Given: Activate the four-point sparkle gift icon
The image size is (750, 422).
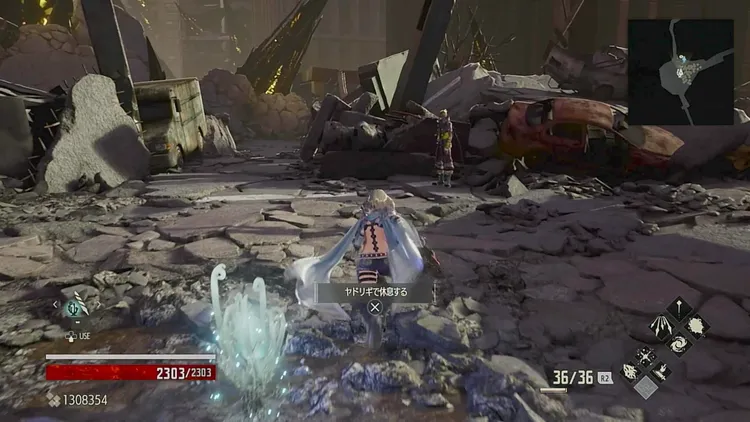Looking at the screenshot, I should click(x=646, y=354).
